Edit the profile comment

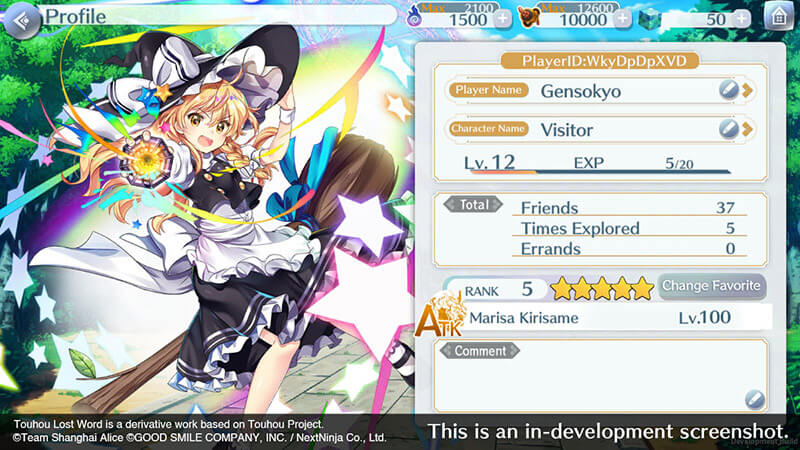pyautogui.click(x=754, y=400)
